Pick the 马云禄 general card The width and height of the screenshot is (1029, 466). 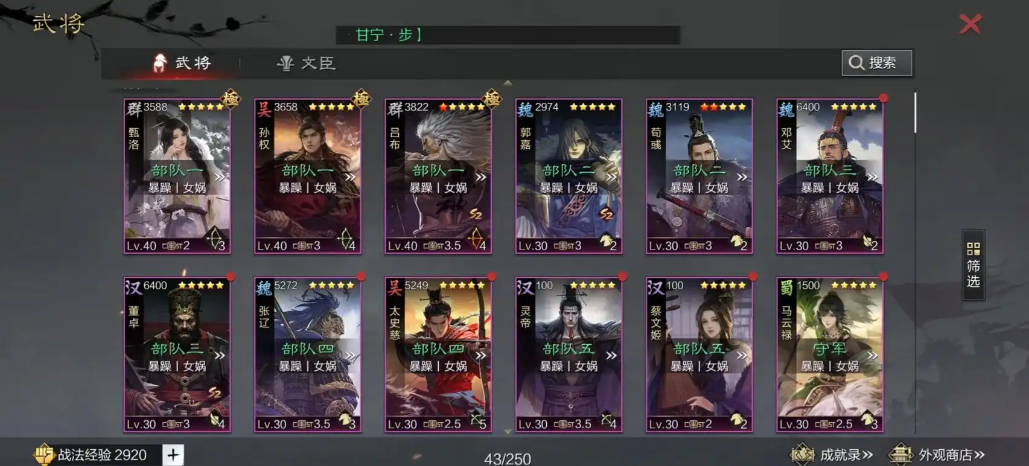coord(829,354)
